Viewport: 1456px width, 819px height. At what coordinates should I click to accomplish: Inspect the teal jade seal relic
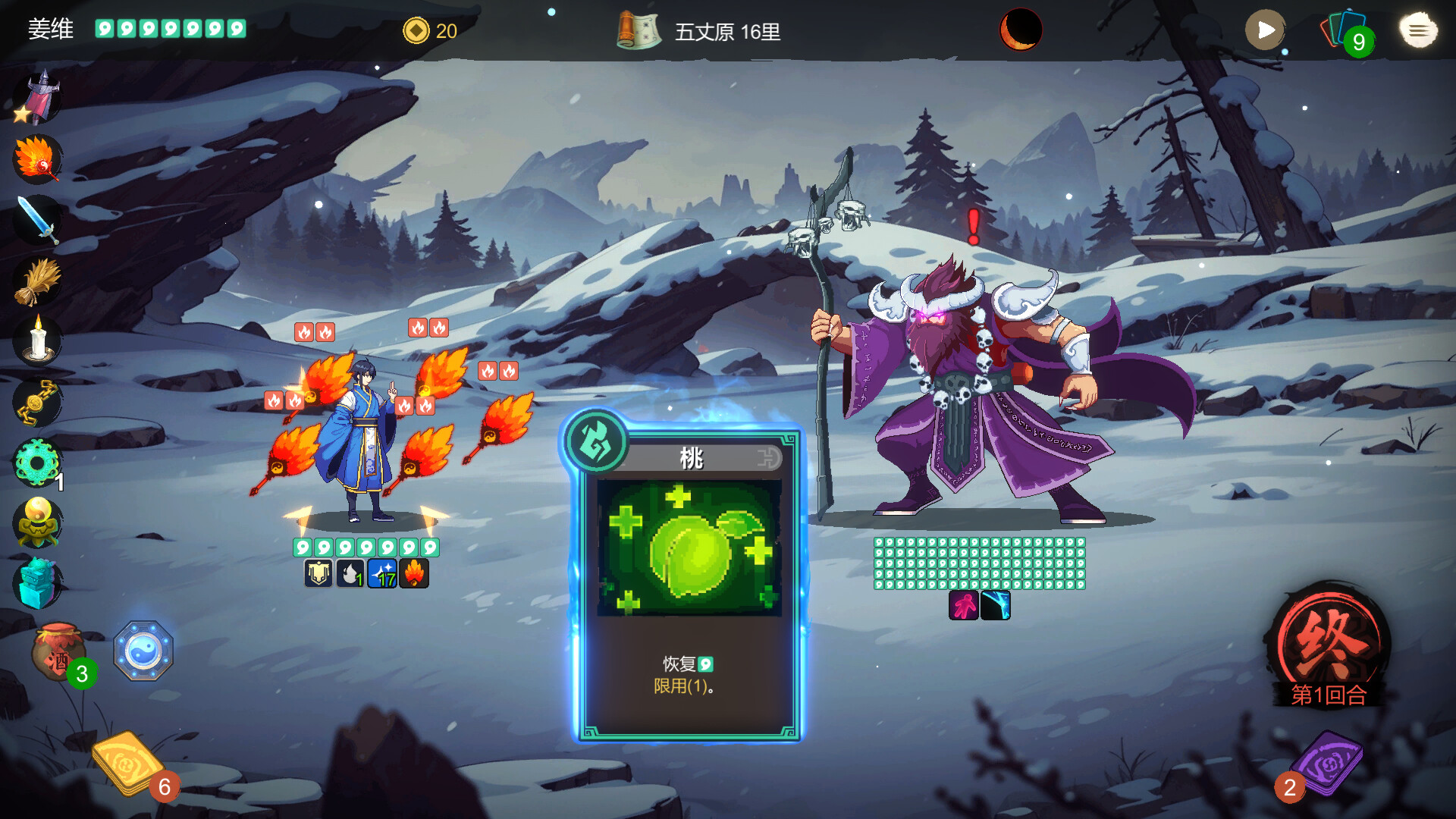36,583
